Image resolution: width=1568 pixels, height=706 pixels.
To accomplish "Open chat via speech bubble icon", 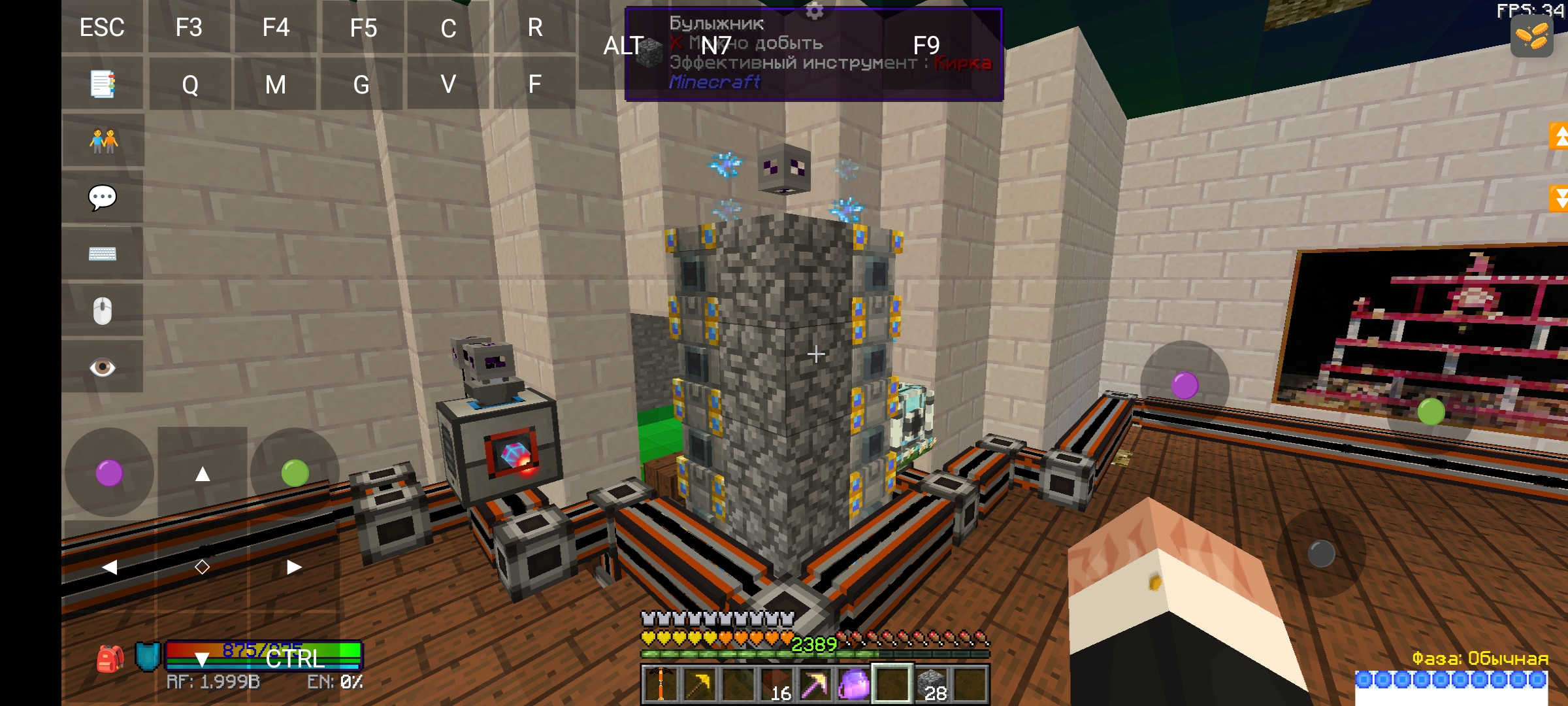I will point(103,197).
